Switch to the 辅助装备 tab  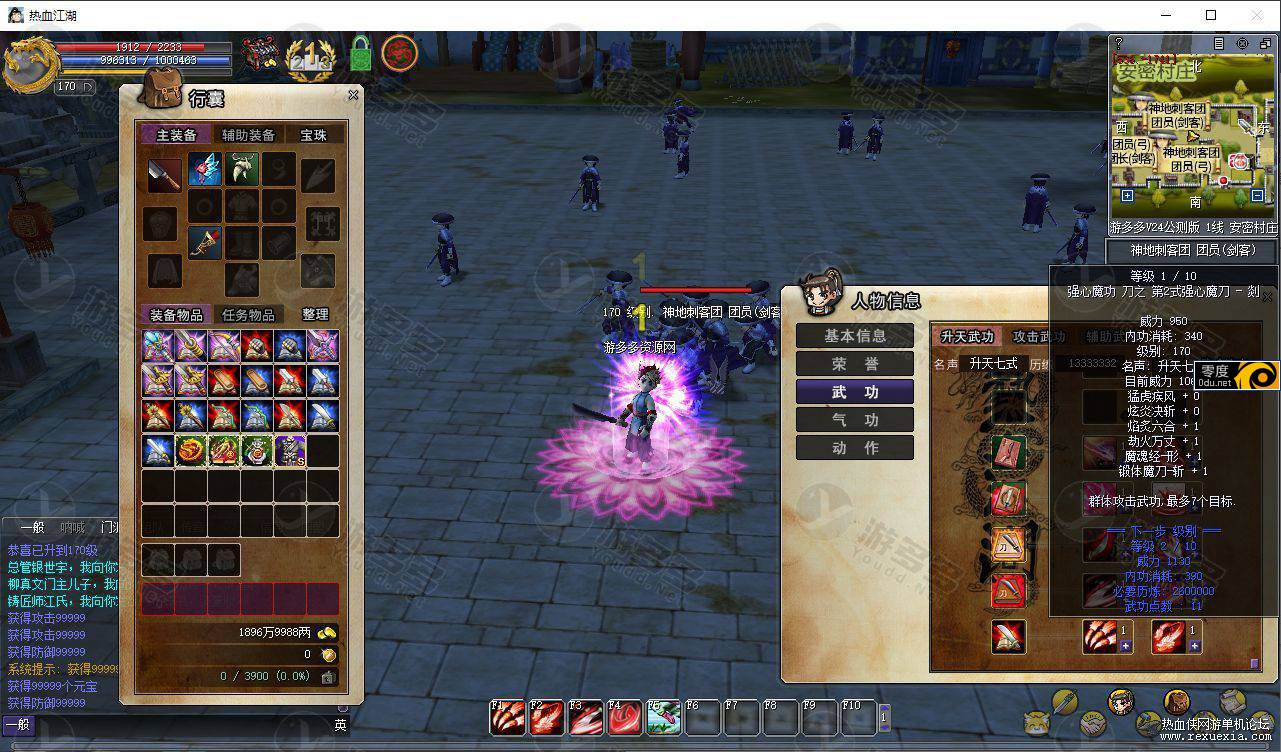pos(248,135)
